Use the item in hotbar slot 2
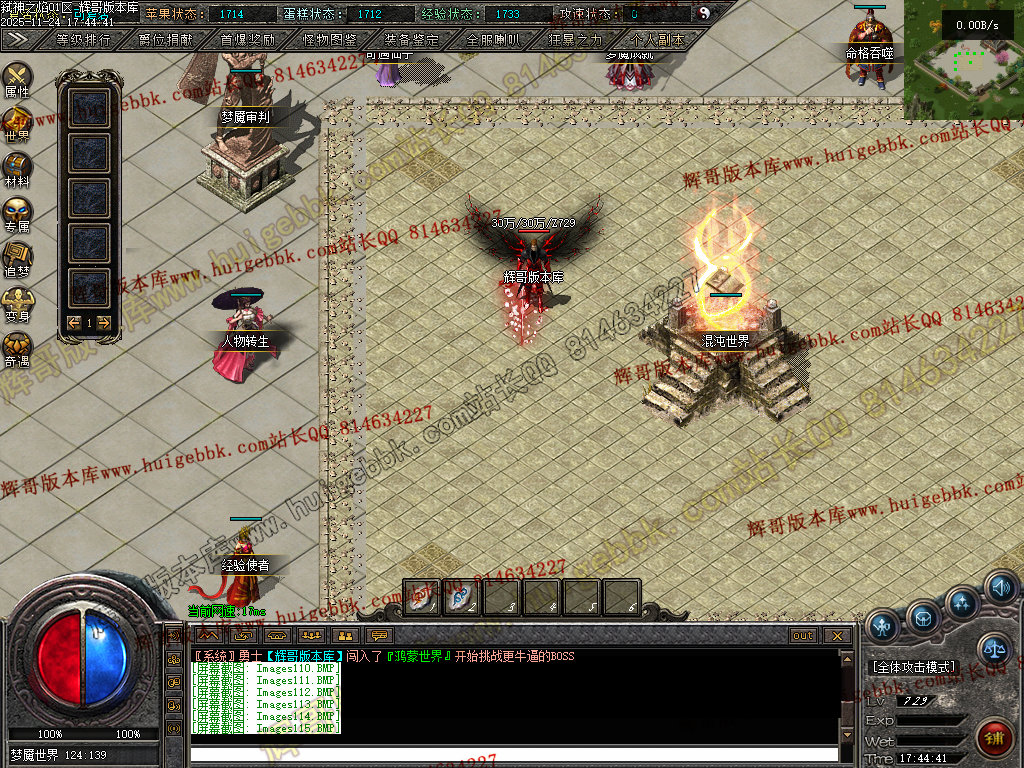Screen dimensions: 1024x768 point(461,597)
